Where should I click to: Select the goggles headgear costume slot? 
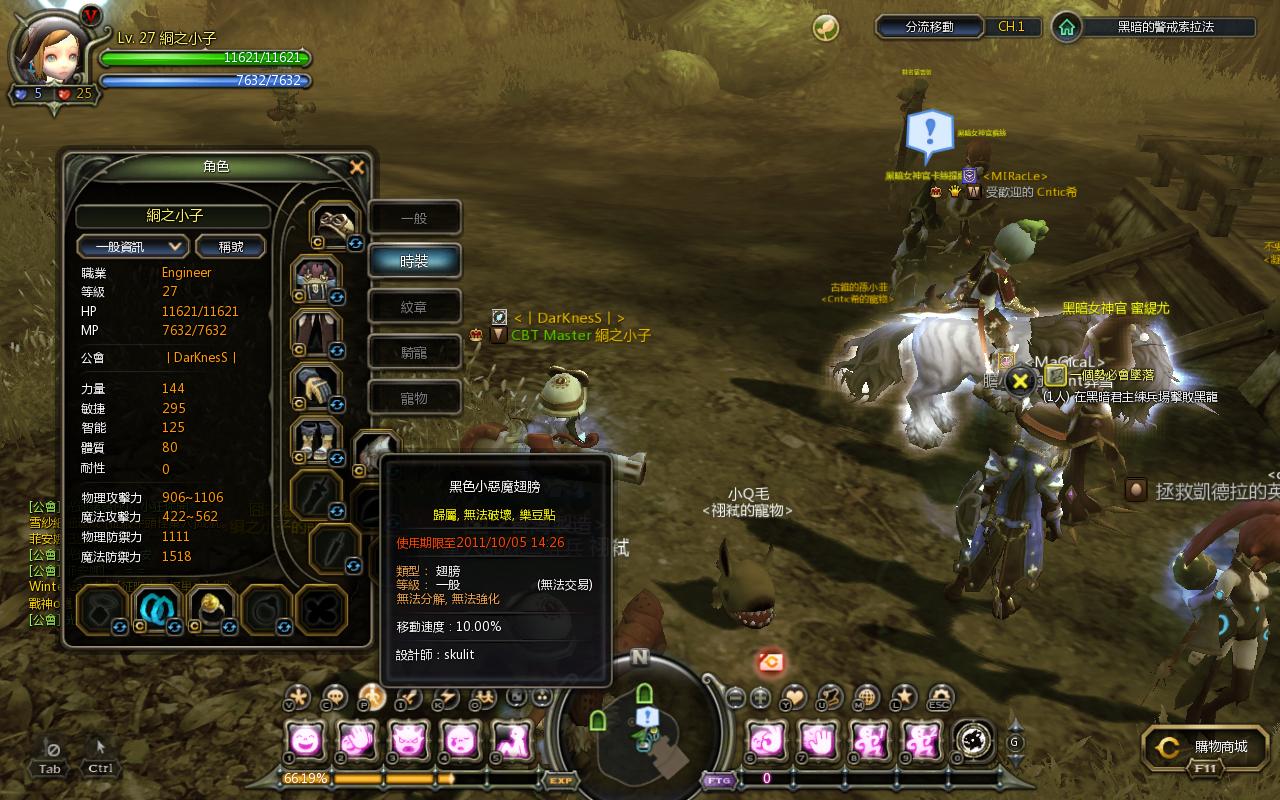[x=335, y=223]
